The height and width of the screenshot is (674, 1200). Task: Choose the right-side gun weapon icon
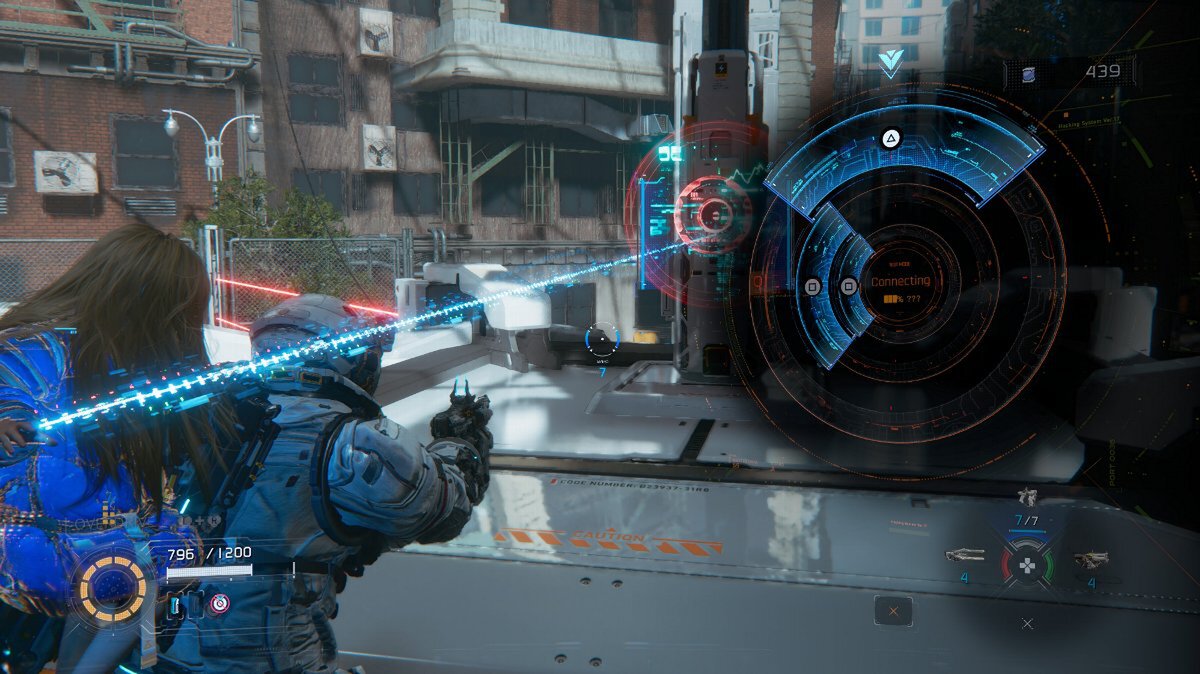tap(1090, 559)
